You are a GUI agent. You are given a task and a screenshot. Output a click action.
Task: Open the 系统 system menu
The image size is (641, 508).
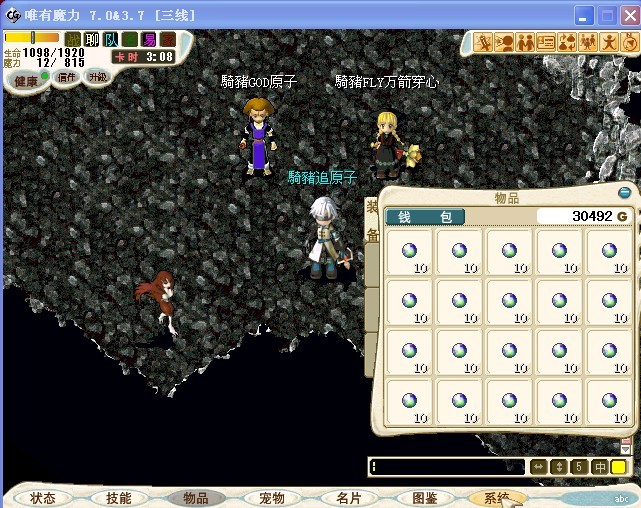[x=497, y=497]
